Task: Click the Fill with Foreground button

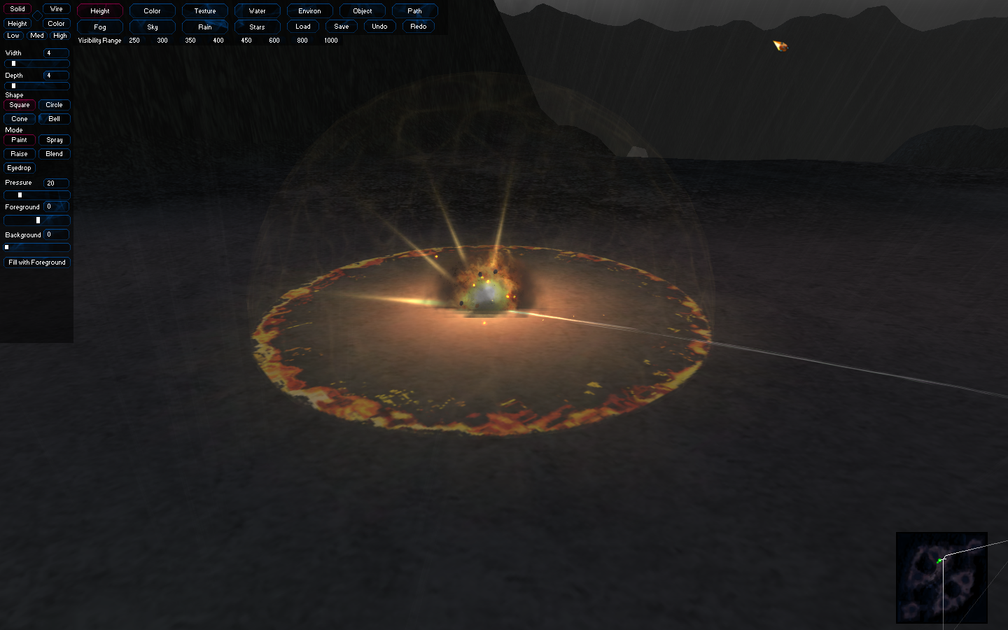Action: click(x=37, y=262)
